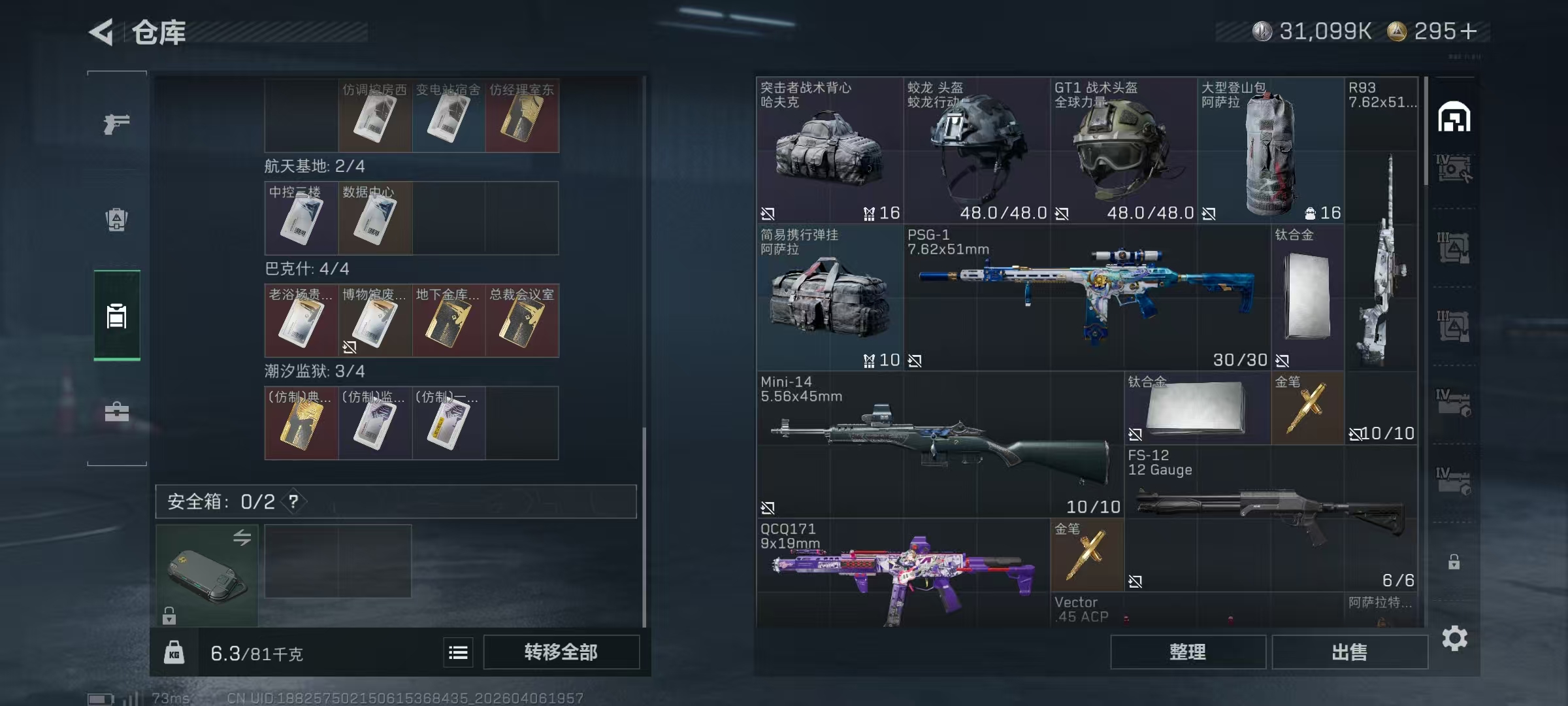Tap the 整理 sort button
1568x706 pixels.
click(1187, 652)
